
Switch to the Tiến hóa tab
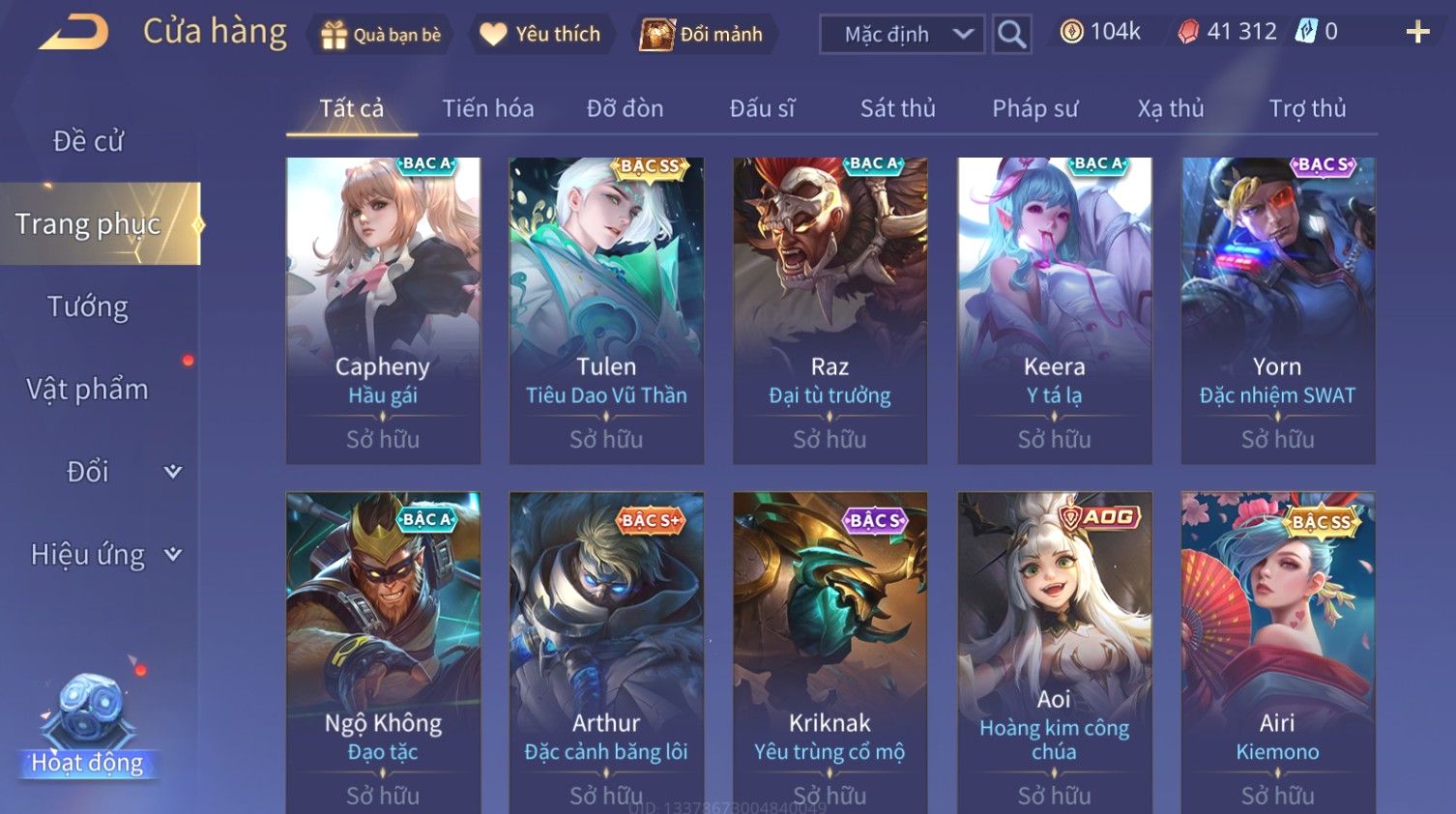tap(487, 108)
